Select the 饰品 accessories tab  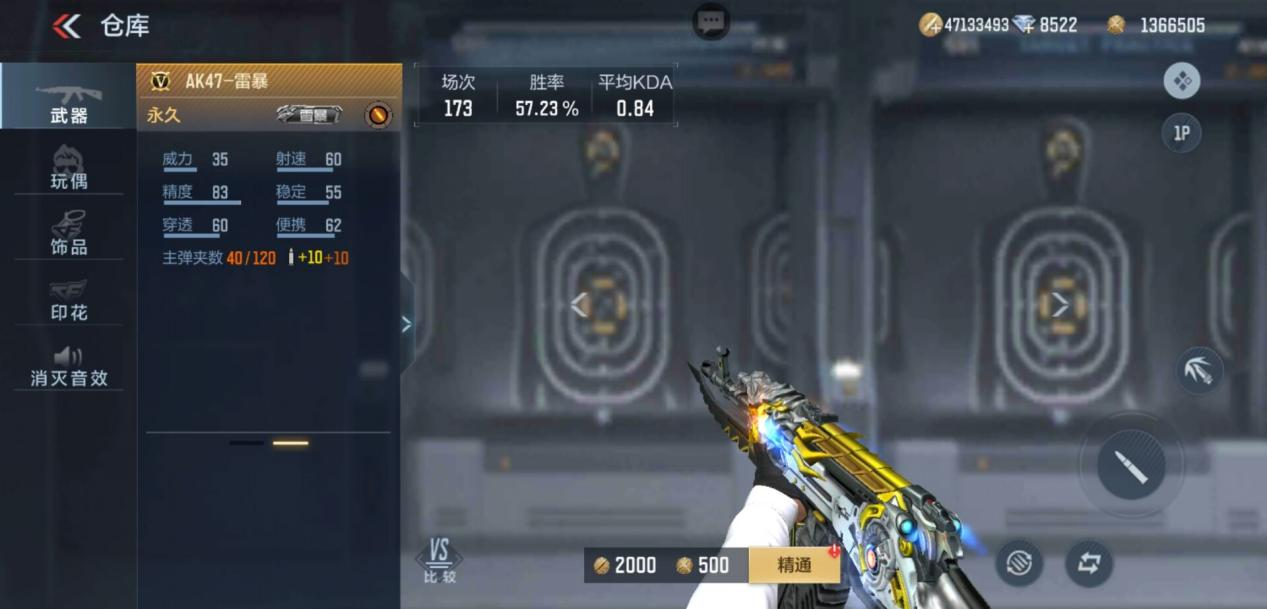click(68, 233)
